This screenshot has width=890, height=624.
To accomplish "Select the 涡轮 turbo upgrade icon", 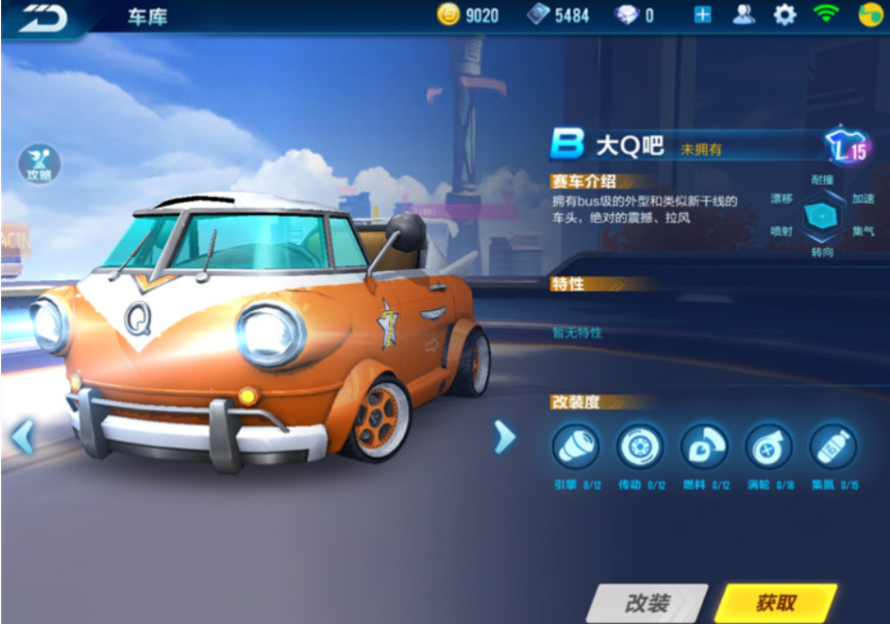I will 769,446.
